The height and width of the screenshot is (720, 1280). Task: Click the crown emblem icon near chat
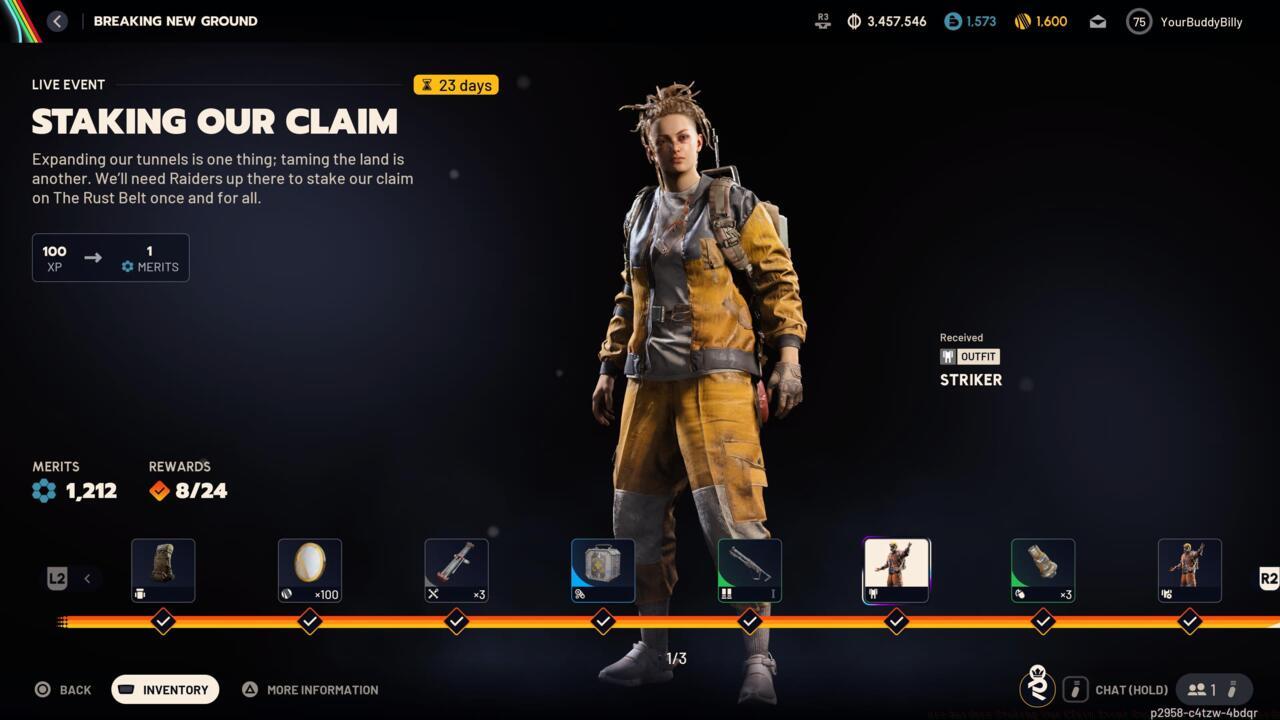coord(1038,689)
